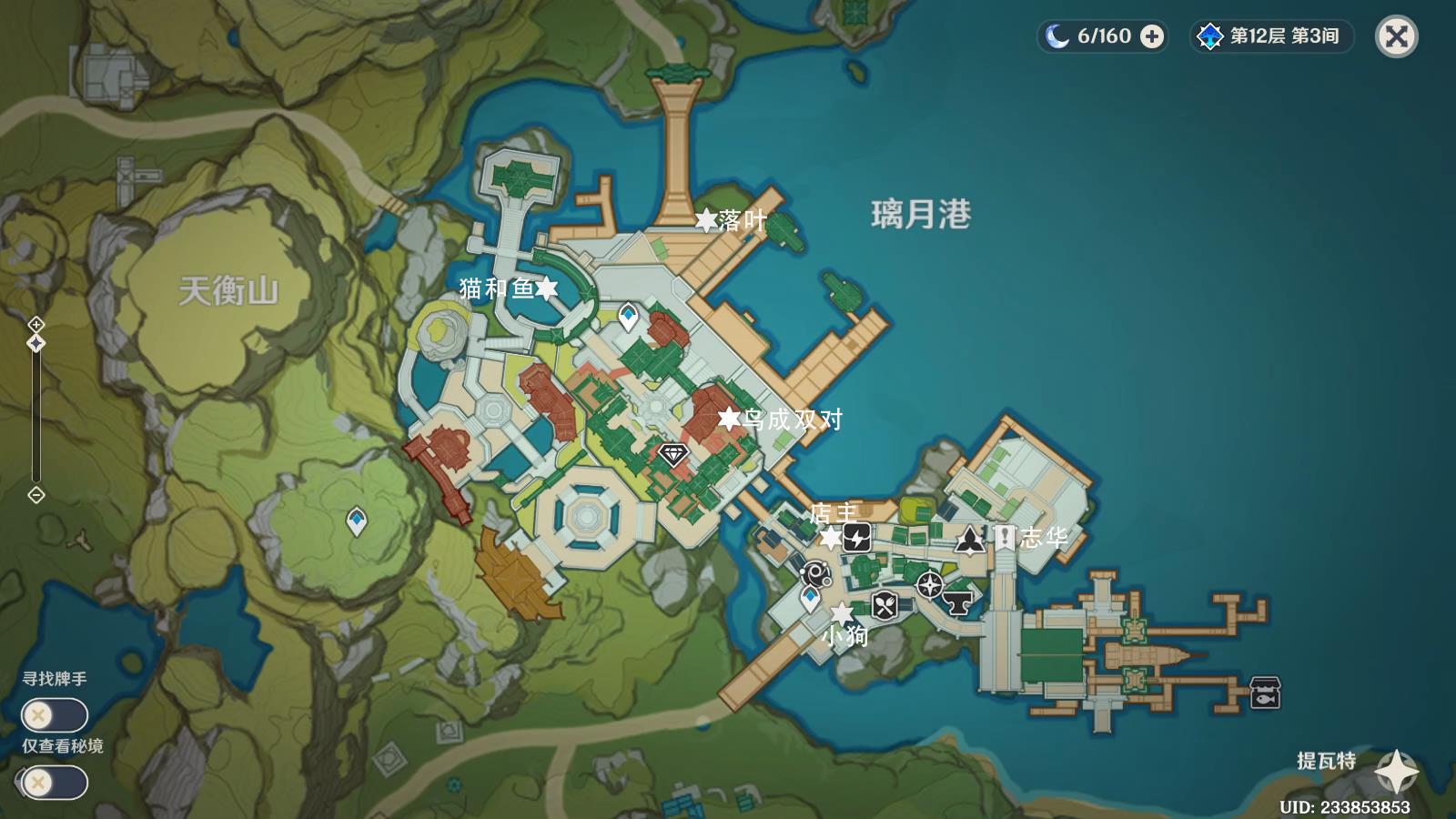Select the blacksmith anvil icon
1456x819 pixels.
pos(959,602)
